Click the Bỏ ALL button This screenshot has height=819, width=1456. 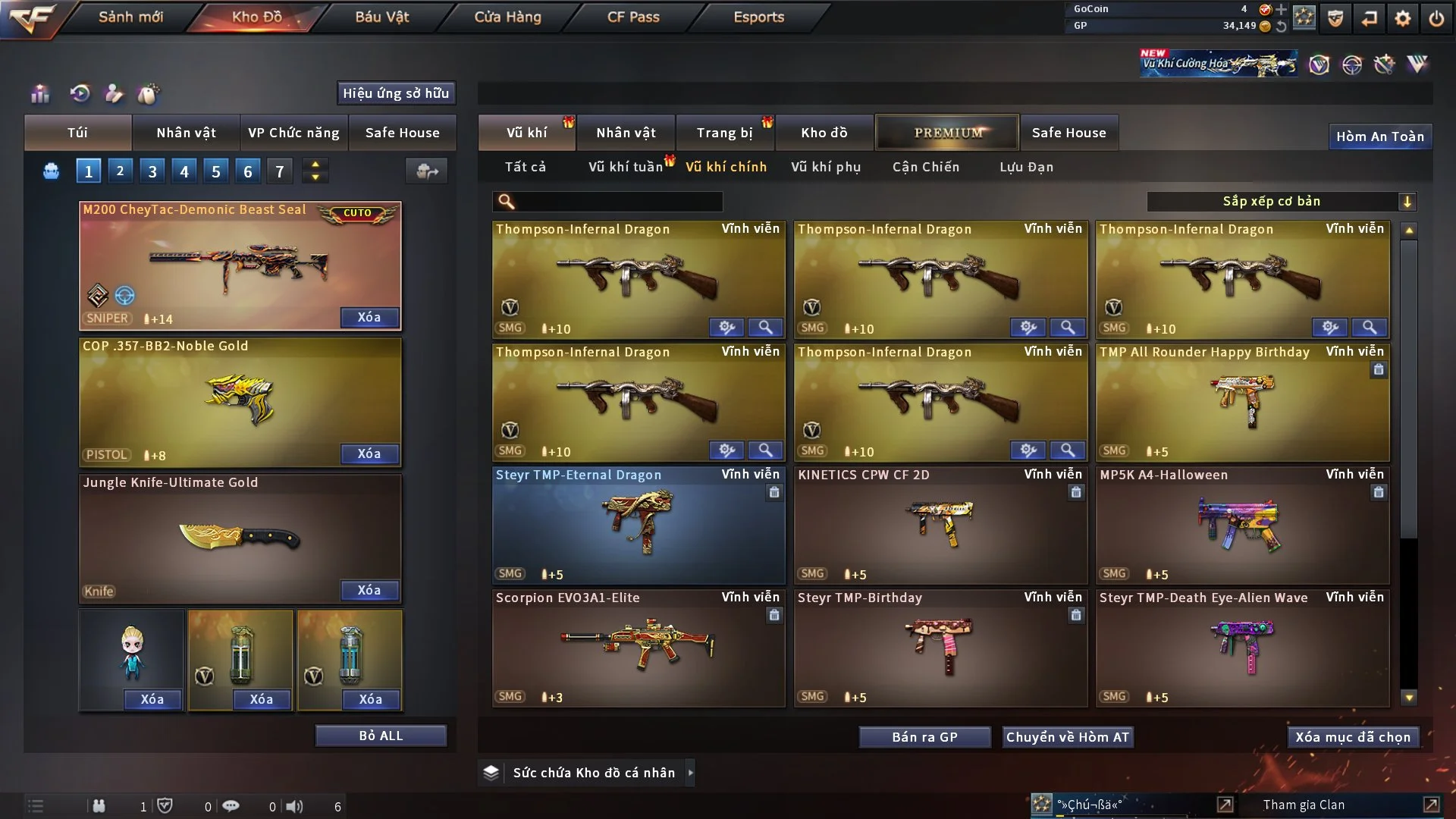point(381,736)
